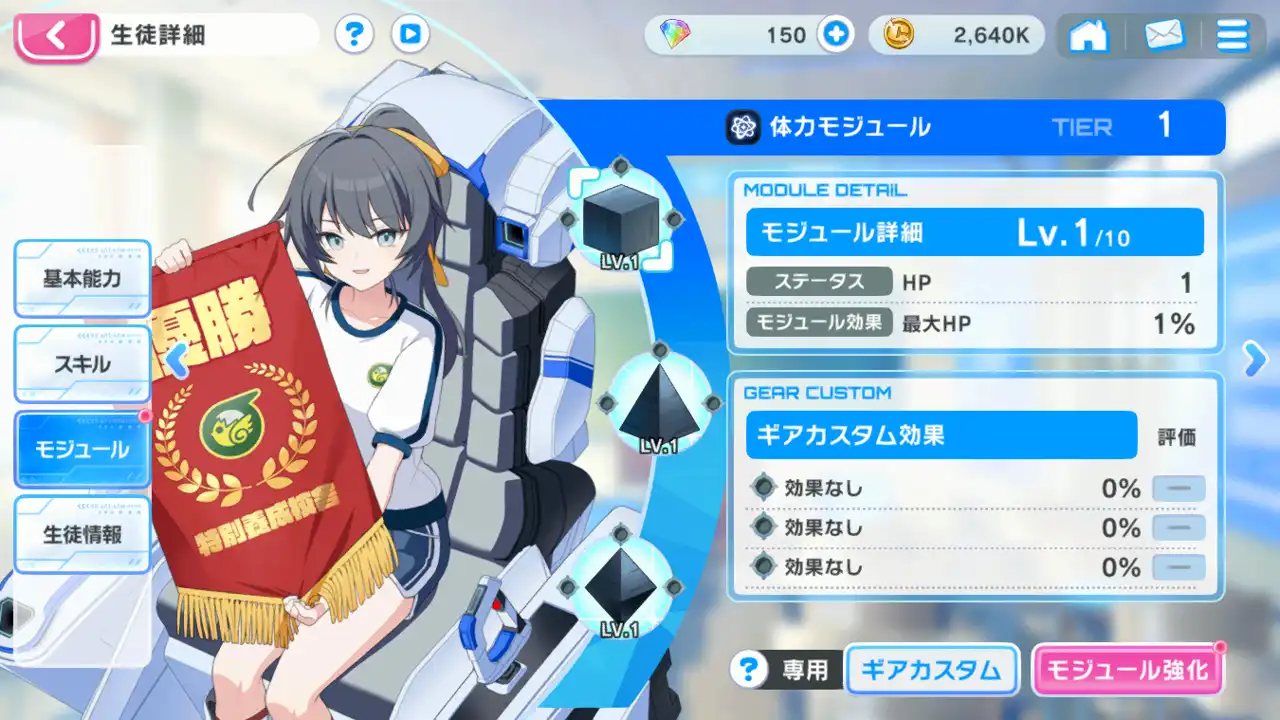Image resolution: width=1280 pixels, height=720 pixels.
Task: Switch to the 基本能力 tab
Action: (x=82, y=279)
